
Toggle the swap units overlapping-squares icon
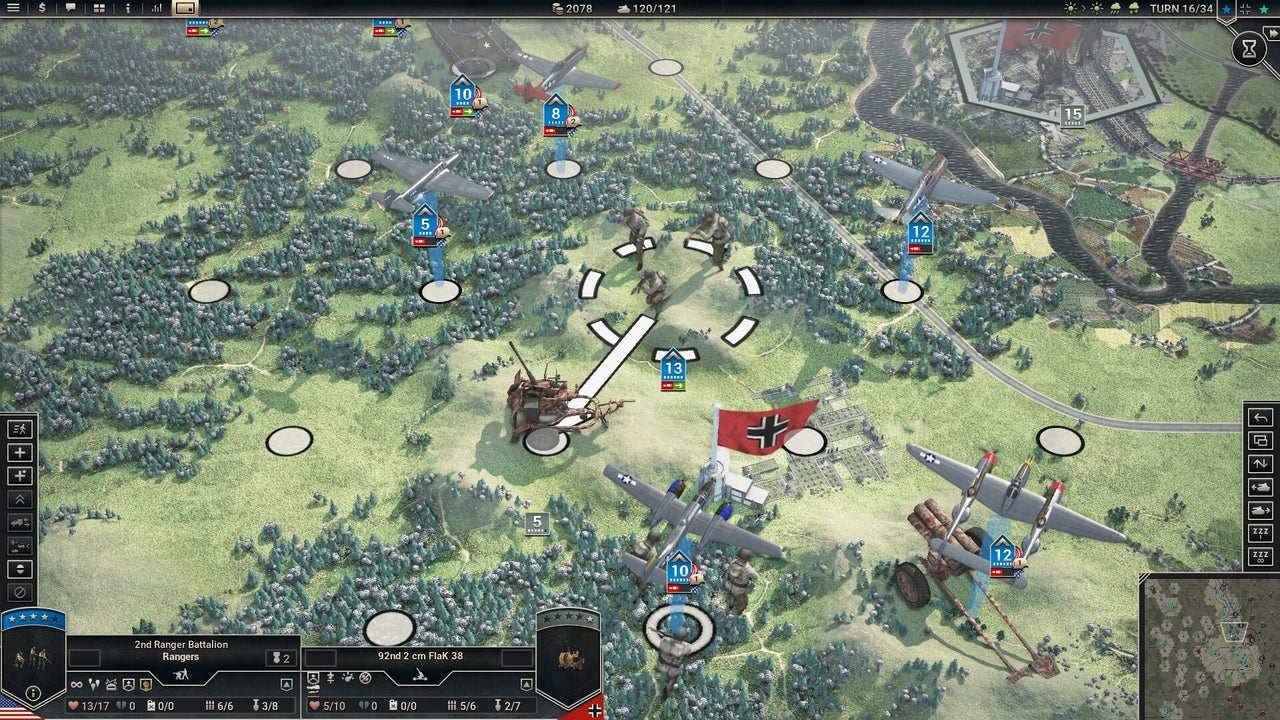click(1260, 443)
